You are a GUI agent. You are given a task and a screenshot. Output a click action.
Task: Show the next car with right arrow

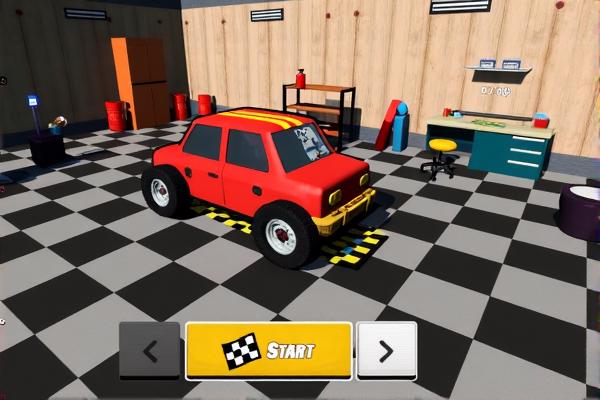click(x=386, y=350)
